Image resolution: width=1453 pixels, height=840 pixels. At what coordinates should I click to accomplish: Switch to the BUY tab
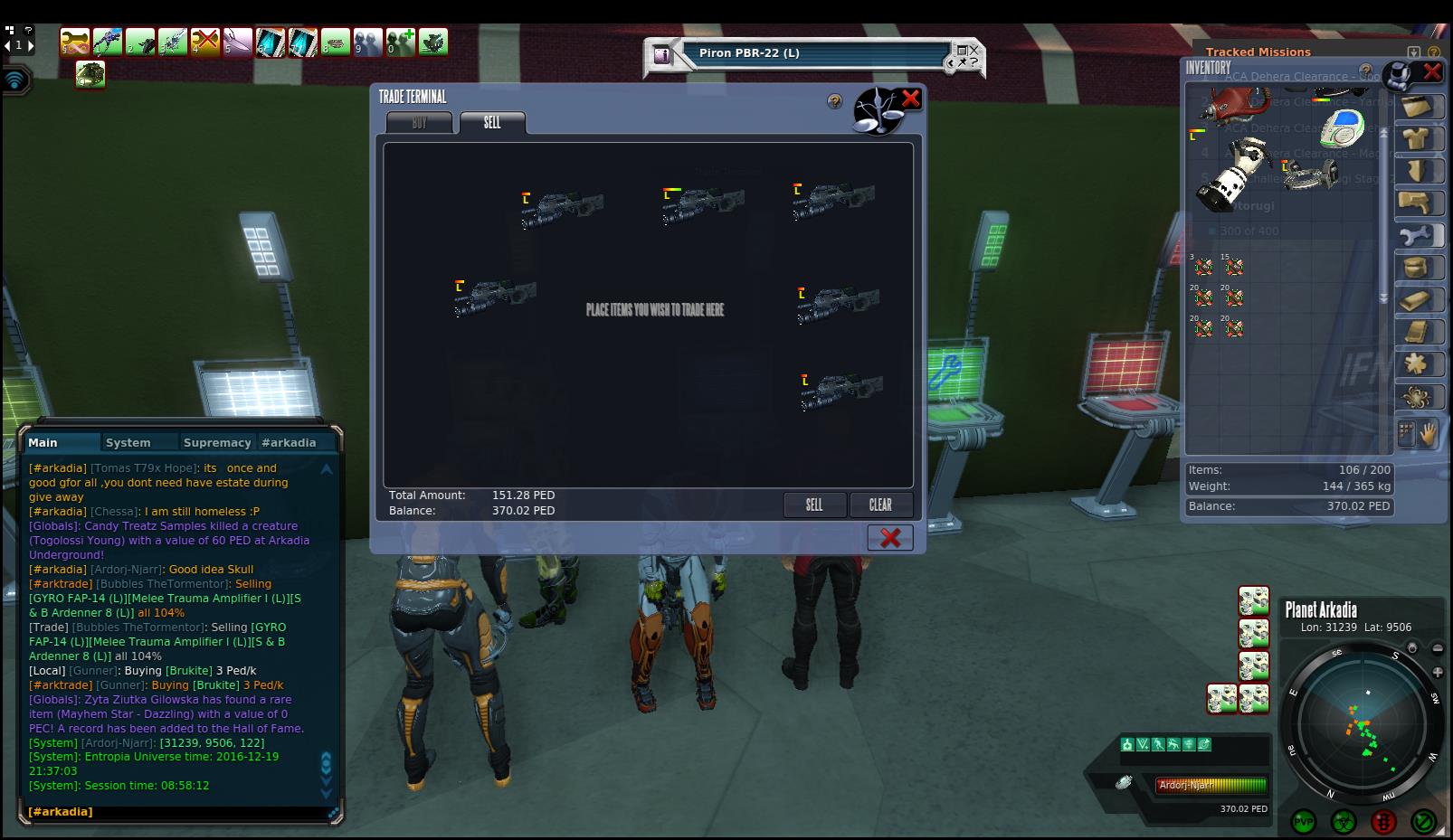[419, 123]
